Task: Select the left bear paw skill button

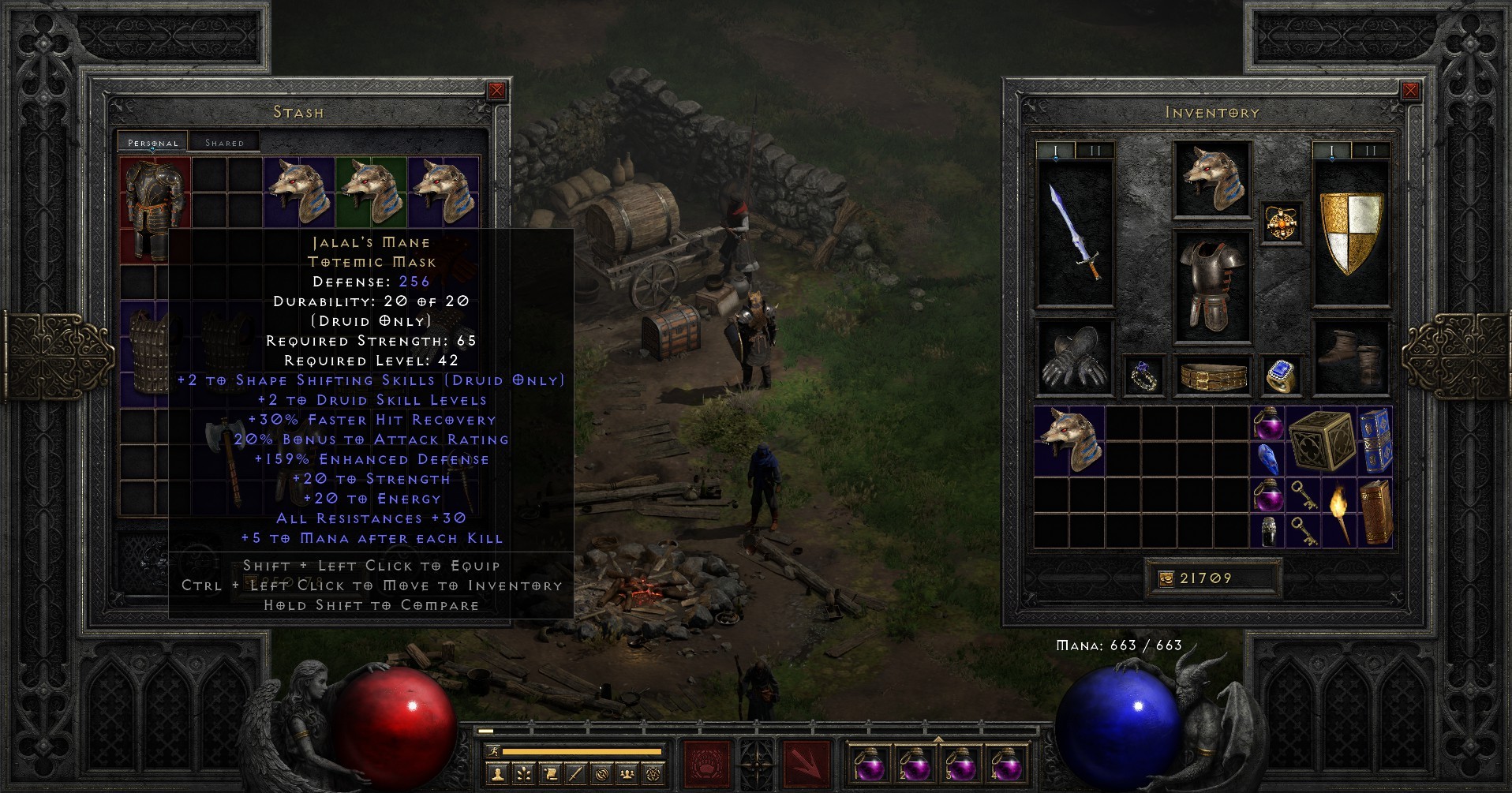Action: [x=709, y=765]
